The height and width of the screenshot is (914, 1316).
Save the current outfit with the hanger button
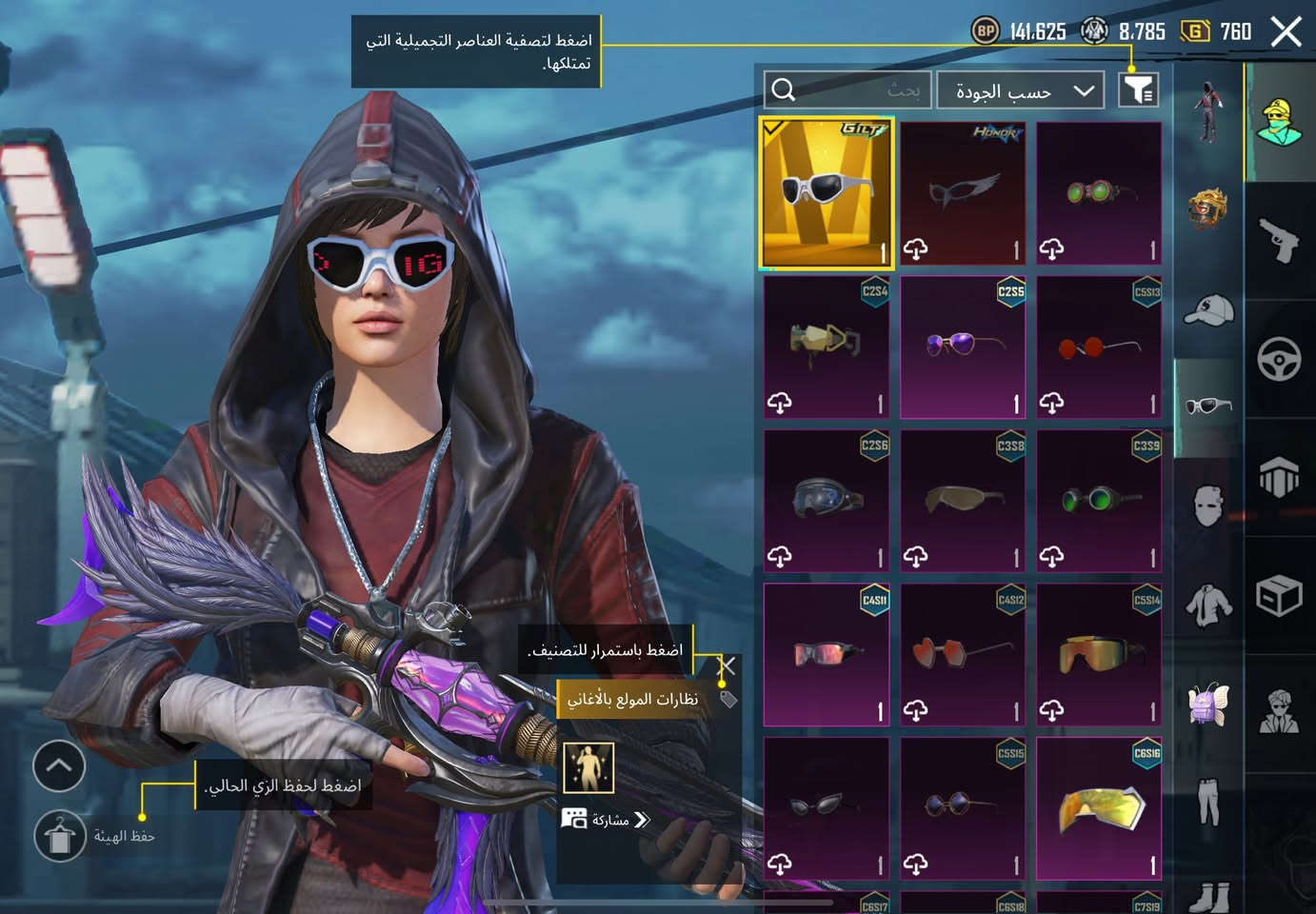[60, 837]
